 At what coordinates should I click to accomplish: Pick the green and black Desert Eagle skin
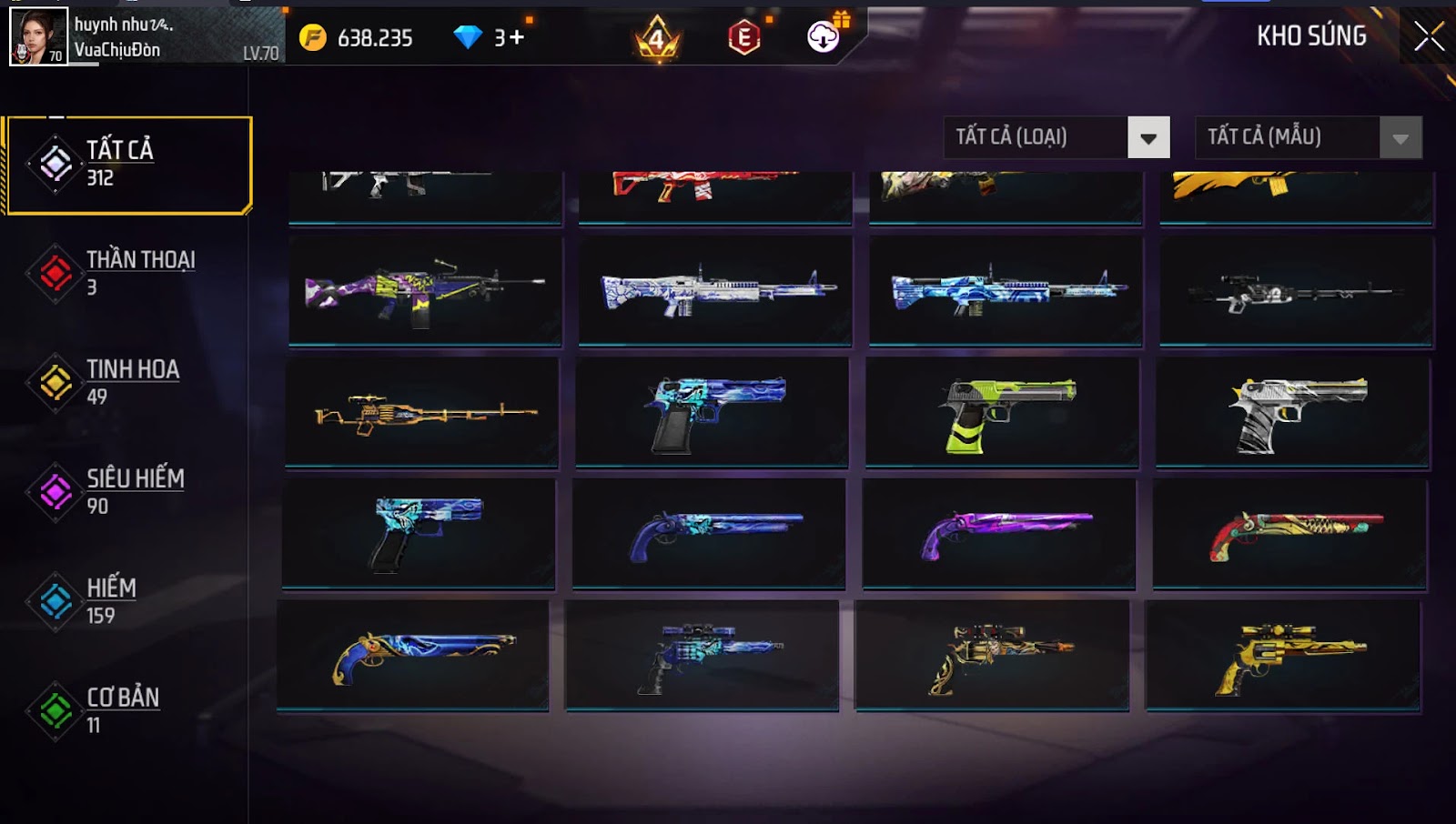tap(1002, 413)
